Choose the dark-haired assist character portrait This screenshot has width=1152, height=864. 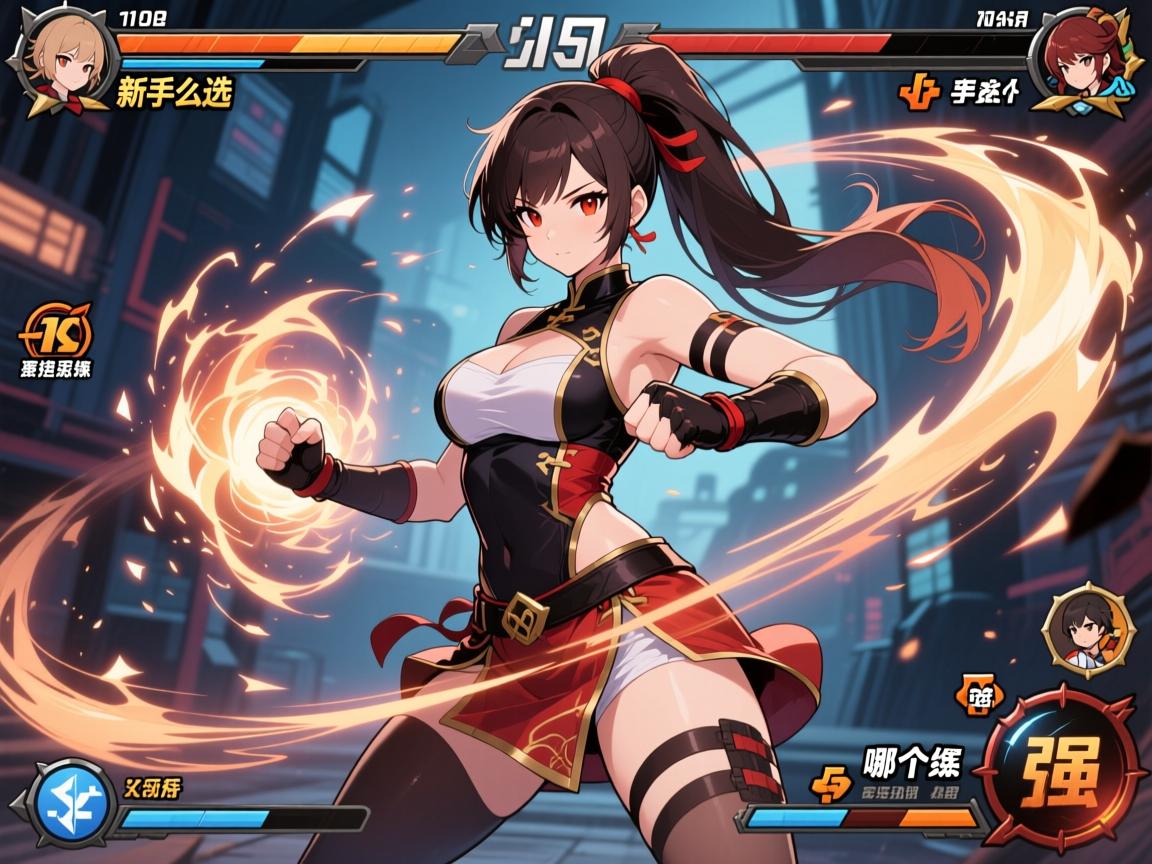(1085, 627)
